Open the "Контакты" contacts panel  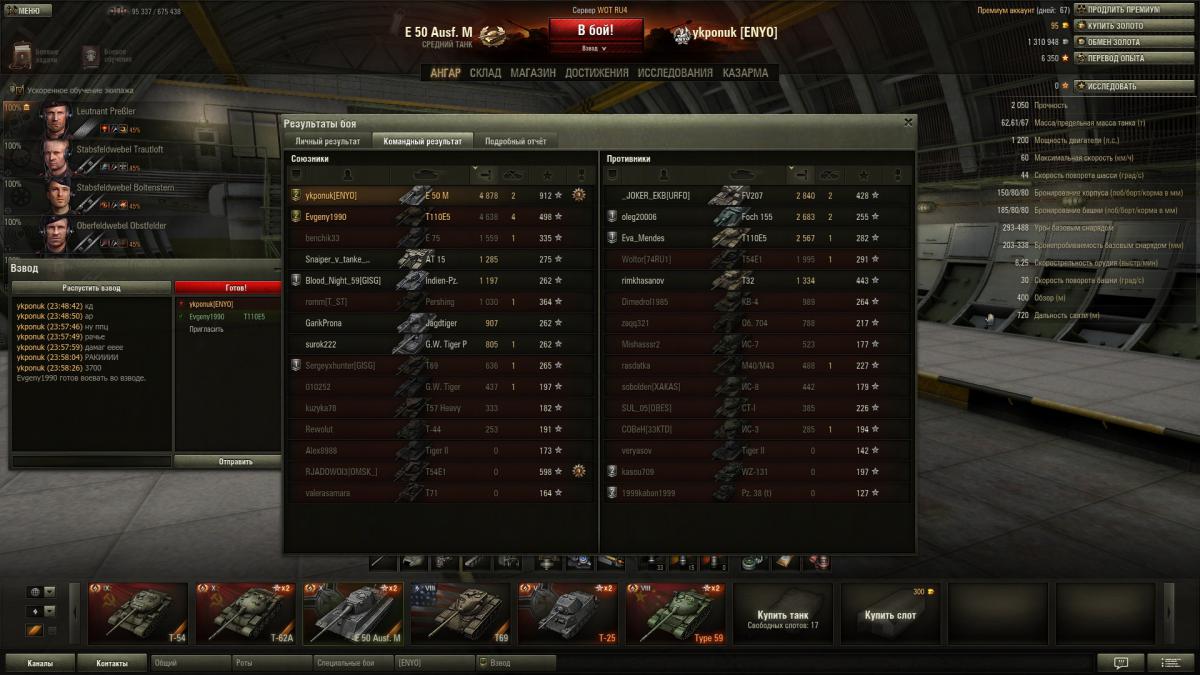(111, 663)
